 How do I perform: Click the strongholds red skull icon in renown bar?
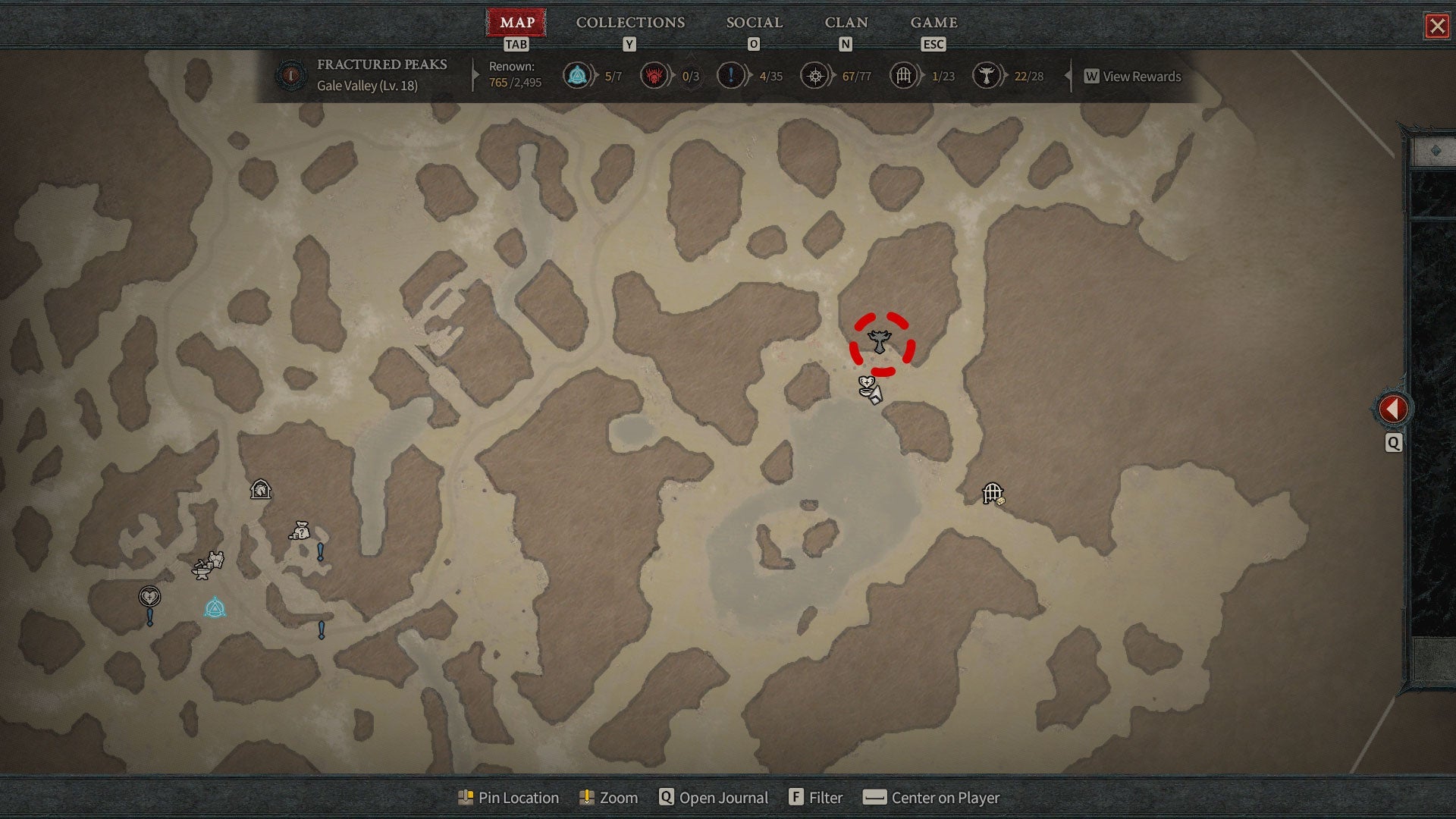point(654,76)
